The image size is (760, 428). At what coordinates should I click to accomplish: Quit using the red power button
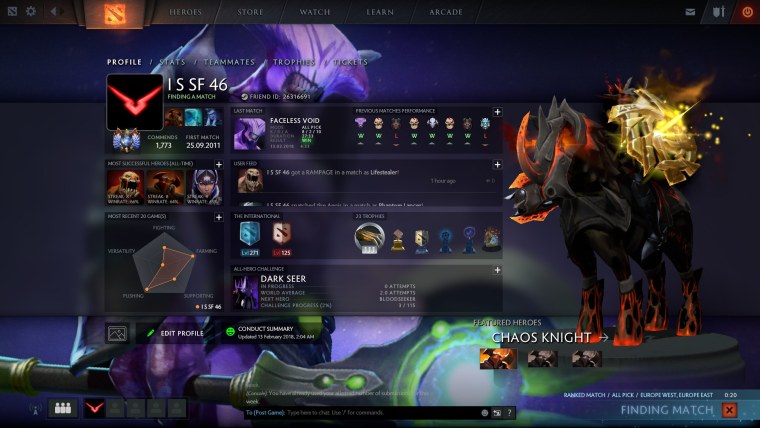tap(747, 12)
